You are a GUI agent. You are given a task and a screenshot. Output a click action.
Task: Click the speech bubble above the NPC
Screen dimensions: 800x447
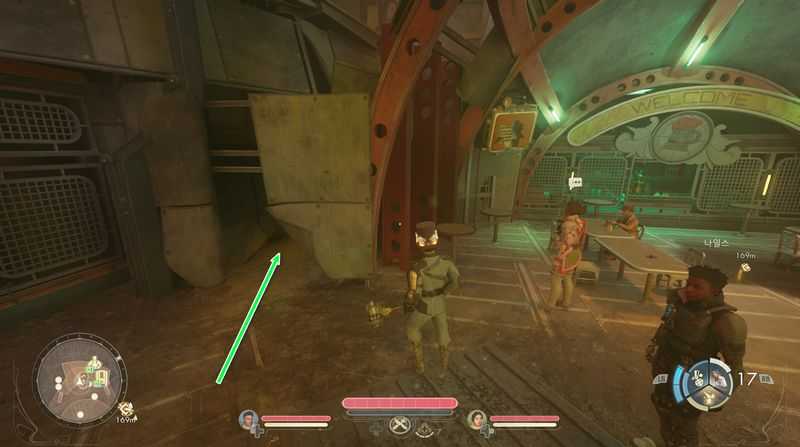[575, 182]
